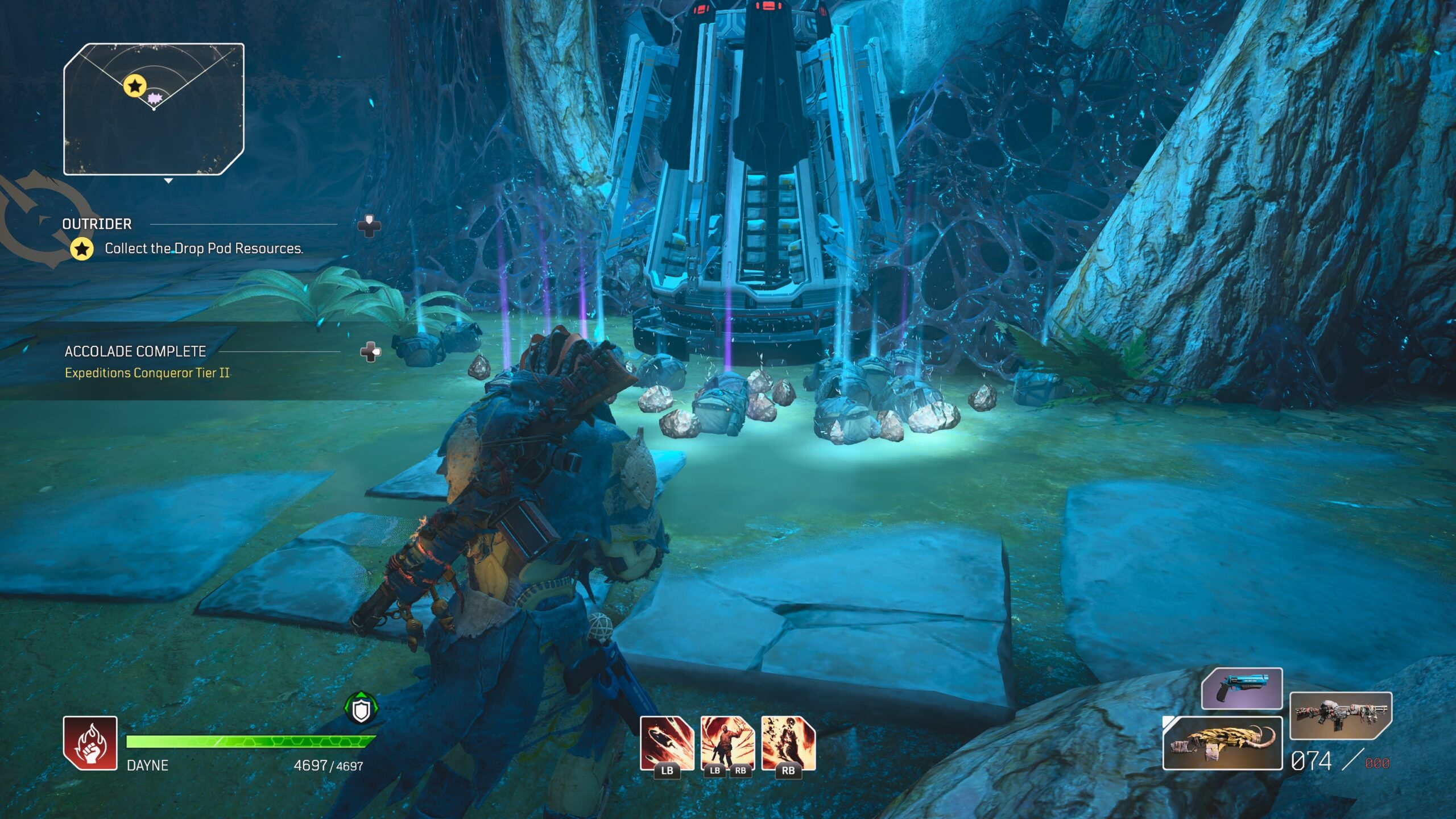The image size is (1456, 819).
Task: View the Expeditions Conqueror Tier II accolade
Action: [x=147, y=373]
